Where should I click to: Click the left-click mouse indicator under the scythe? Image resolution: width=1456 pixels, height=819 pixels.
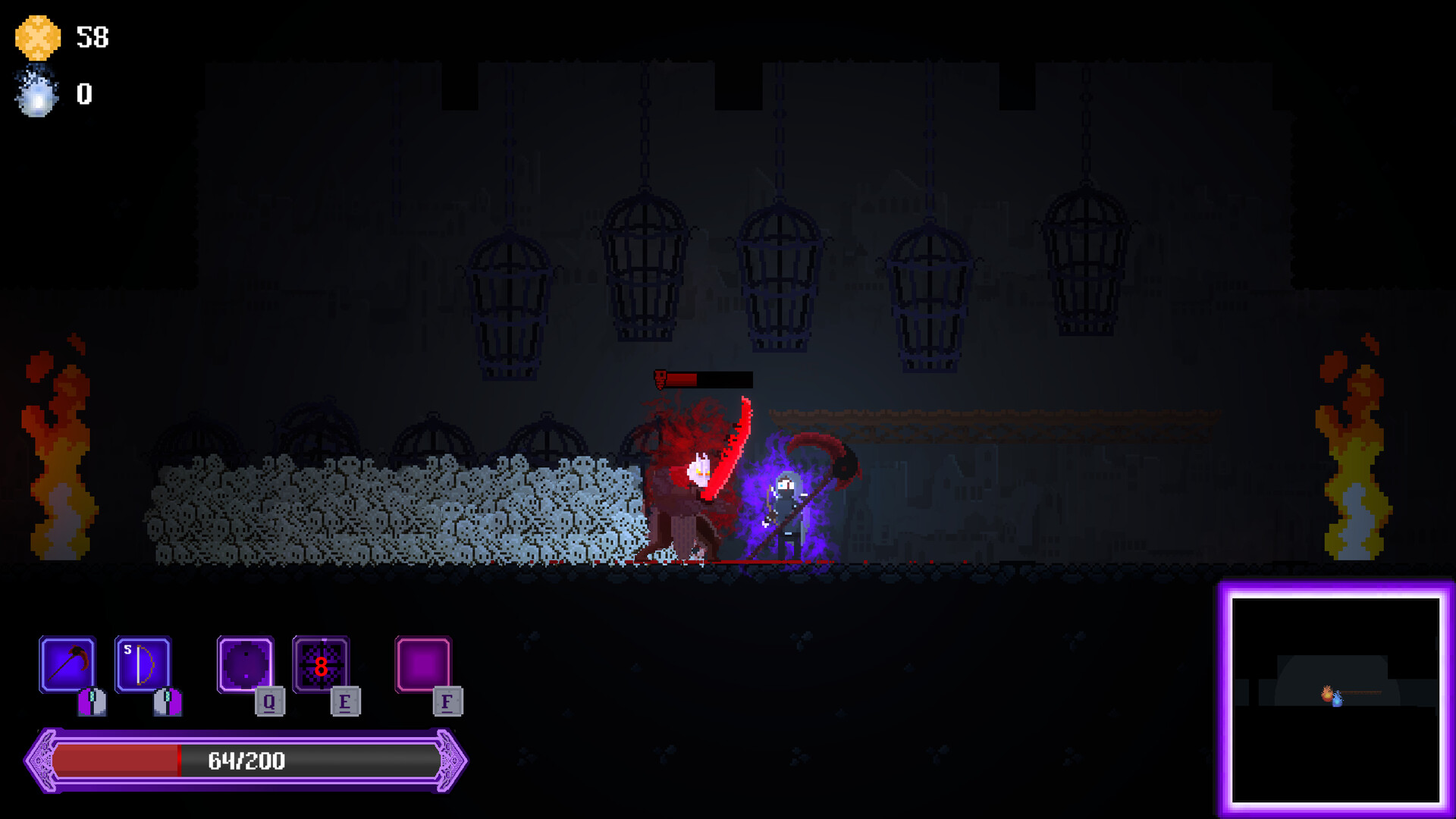[x=91, y=701]
